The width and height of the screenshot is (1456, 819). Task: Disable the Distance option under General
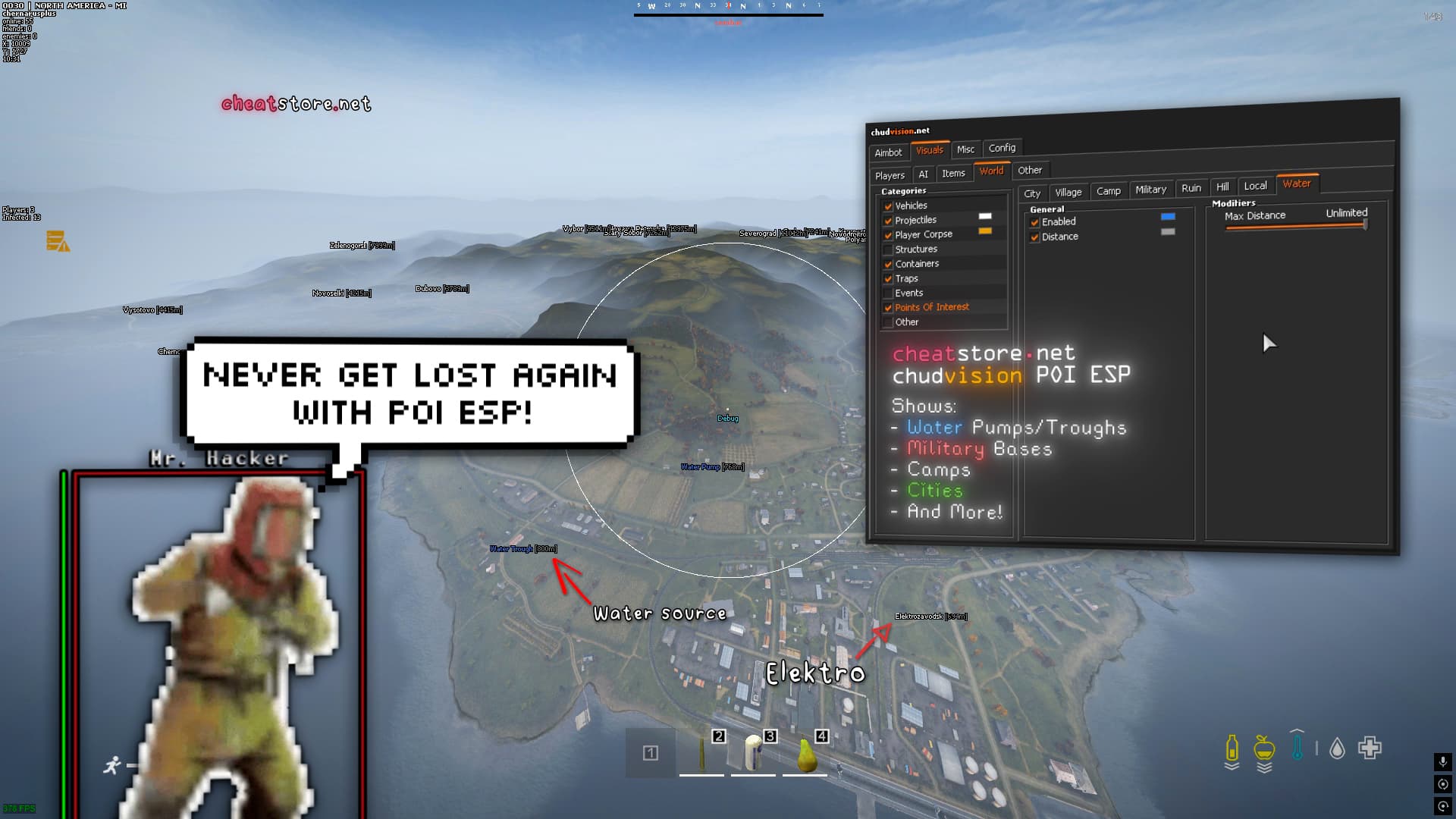click(x=1034, y=237)
